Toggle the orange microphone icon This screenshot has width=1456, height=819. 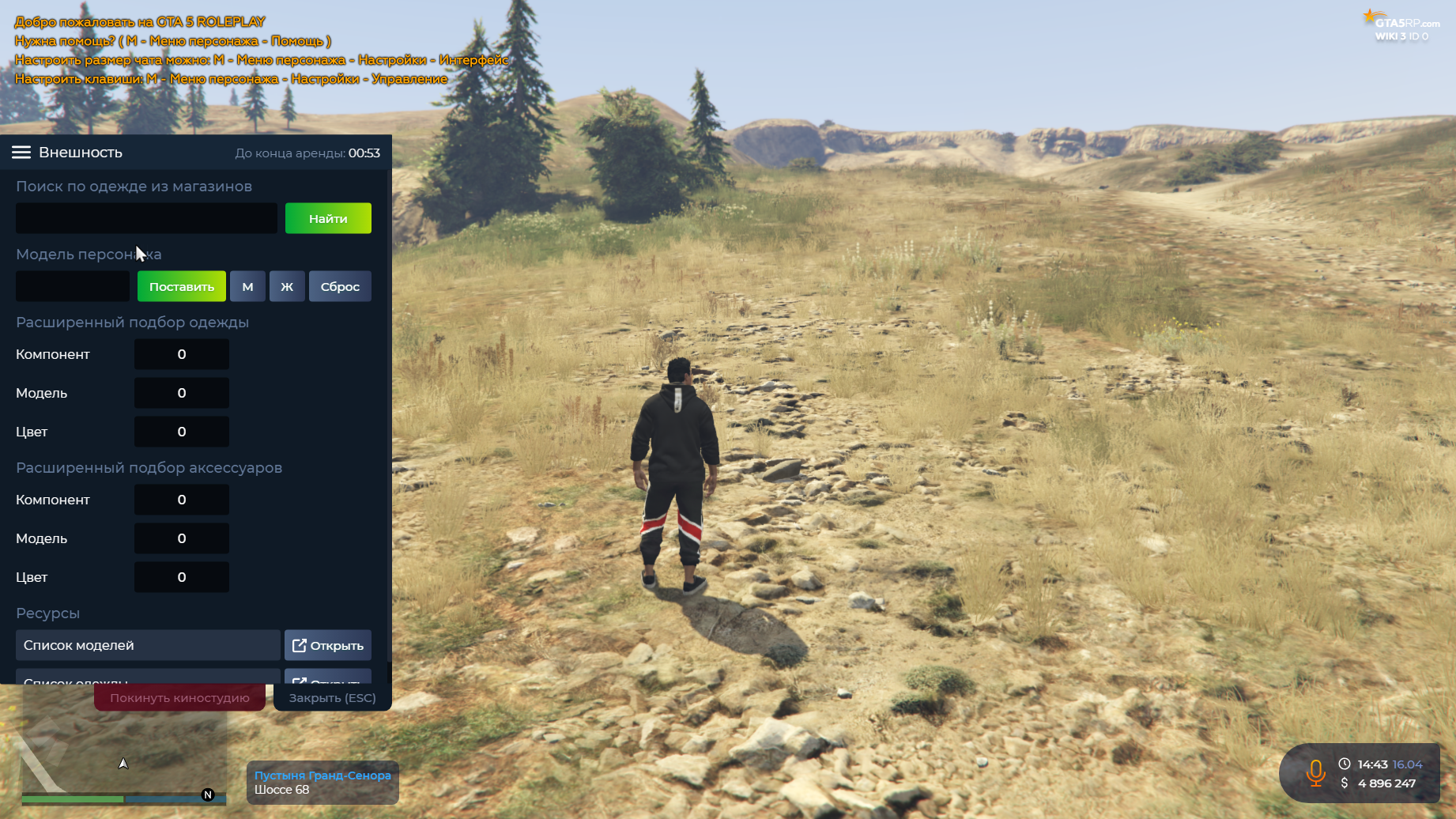[x=1316, y=773]
